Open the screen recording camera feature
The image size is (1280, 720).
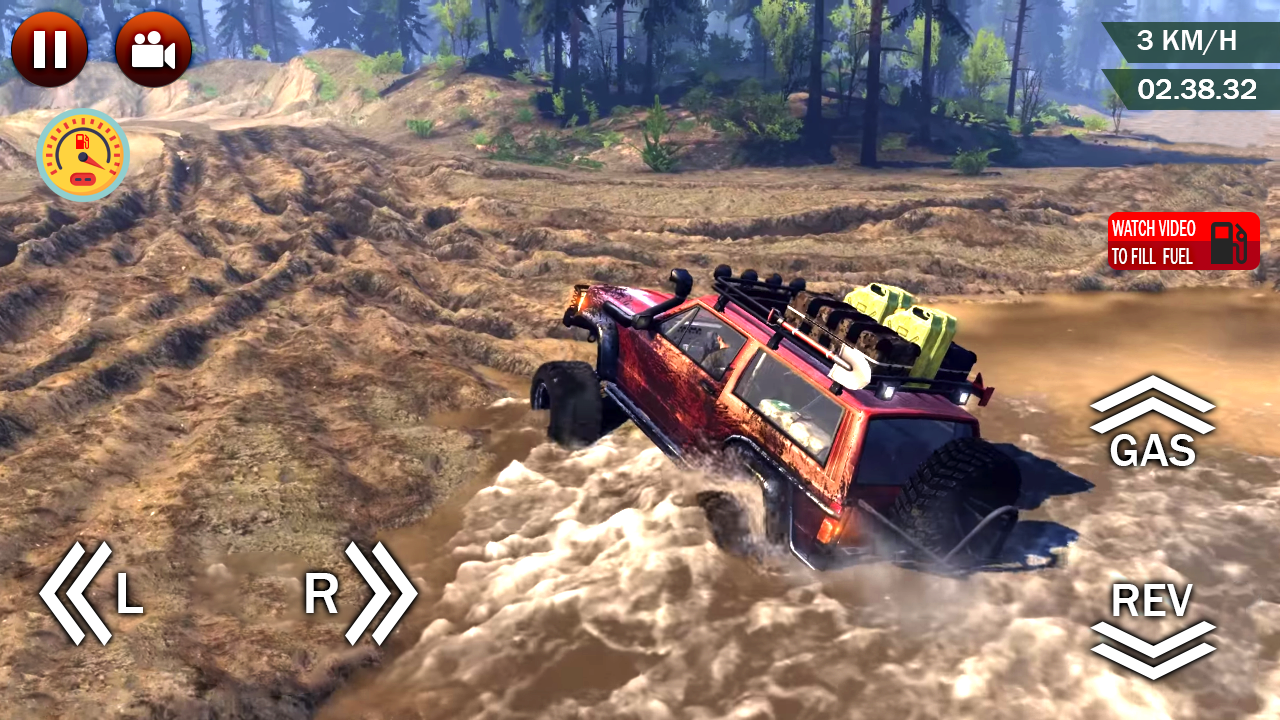(x=154, y=47)
